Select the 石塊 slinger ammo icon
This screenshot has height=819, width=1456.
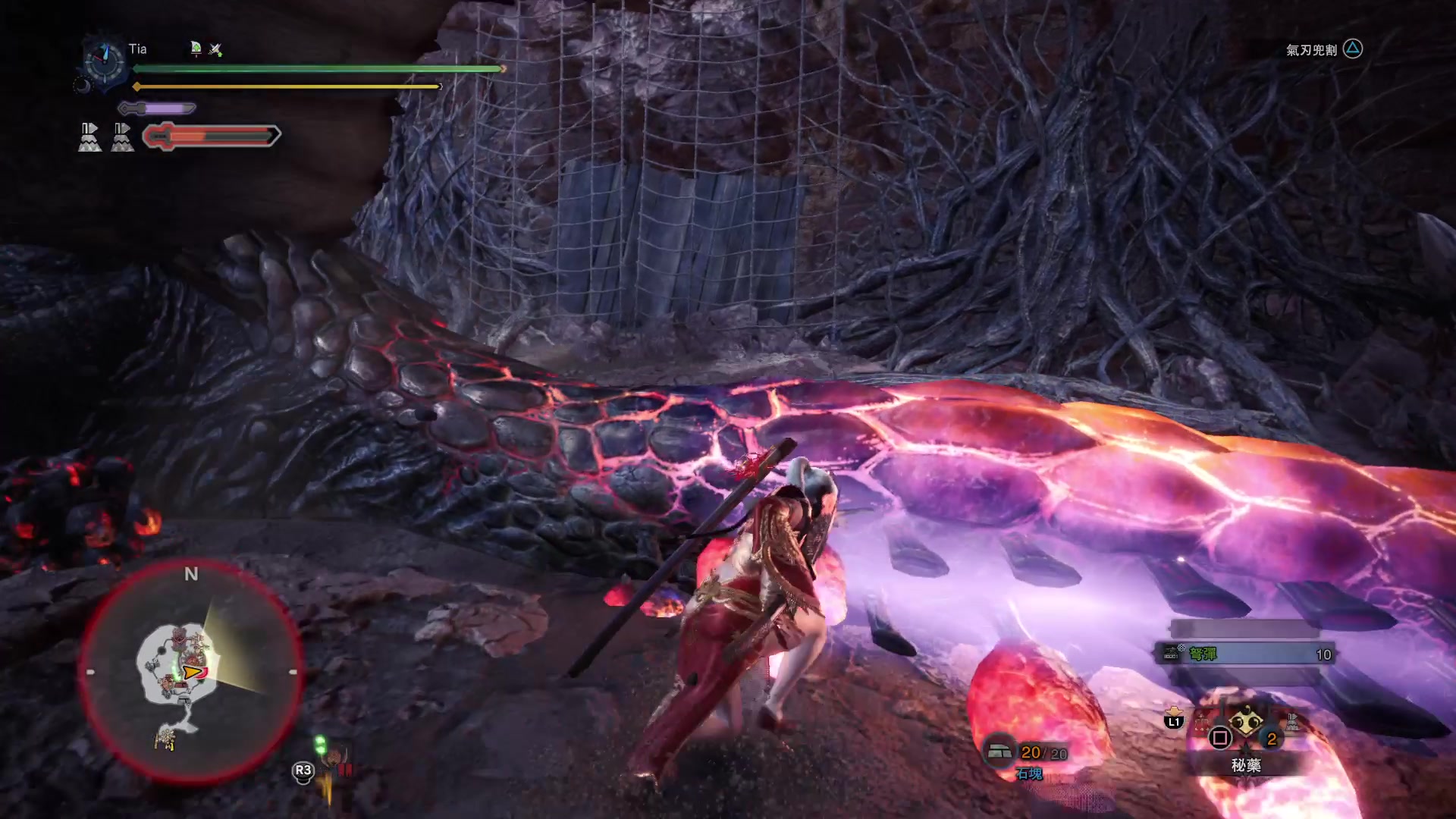(999, 752)
